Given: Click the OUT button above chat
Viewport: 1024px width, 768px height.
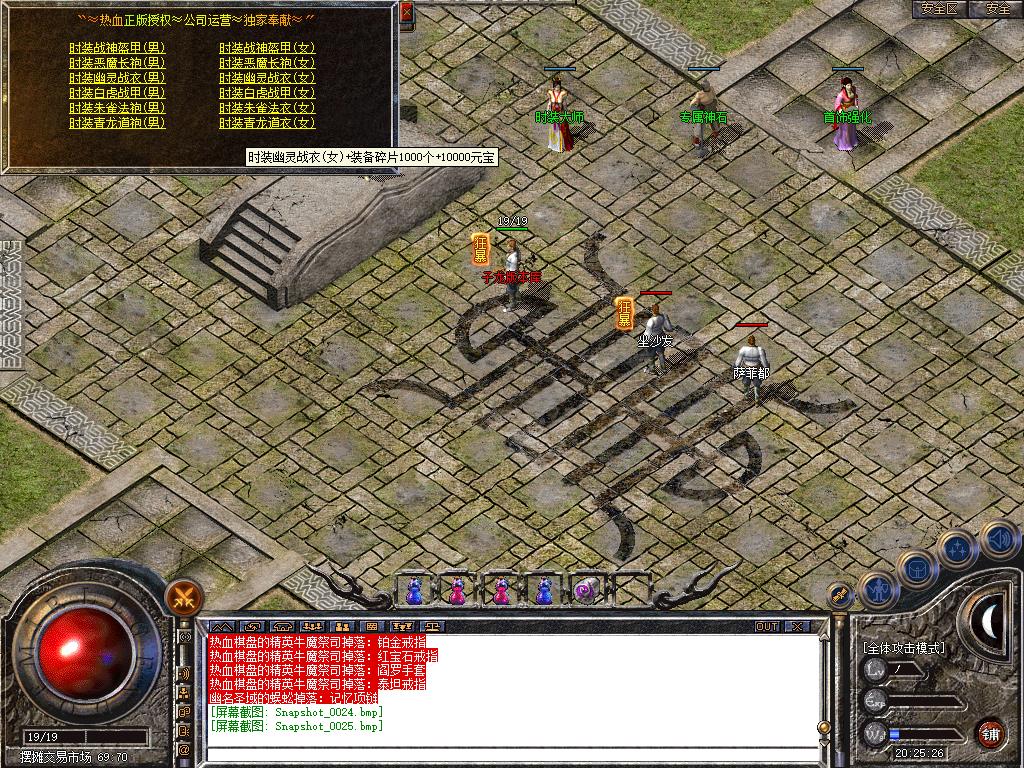Looking at the screenshot, I should click(767, 627).
